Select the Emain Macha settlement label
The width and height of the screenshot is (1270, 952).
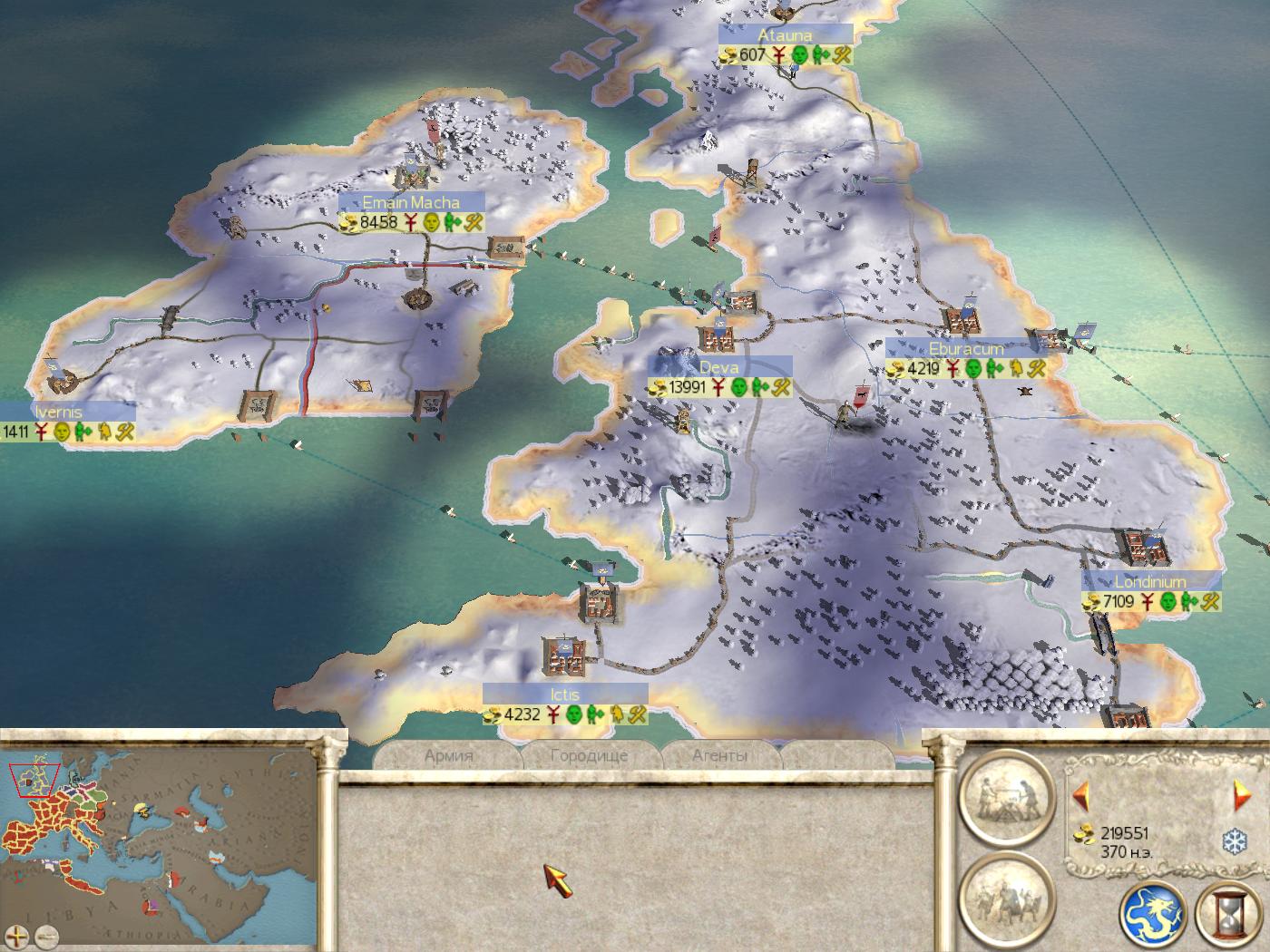click(x=411, y=202)
